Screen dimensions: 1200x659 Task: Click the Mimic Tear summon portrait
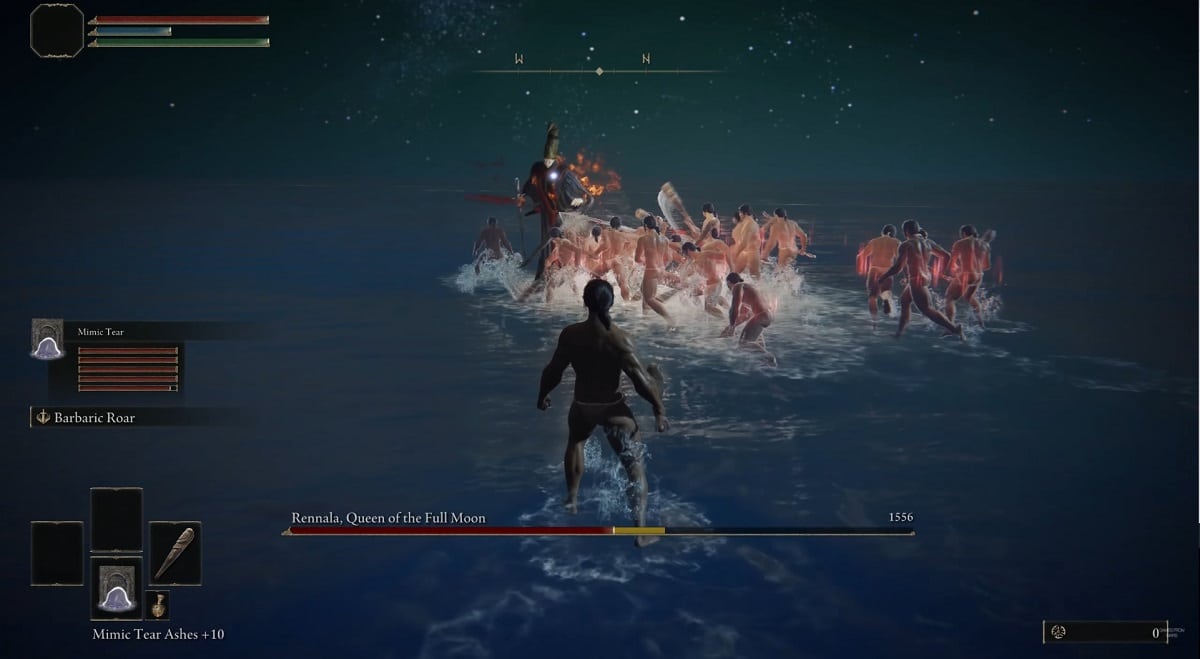click(x=47, y=339)
